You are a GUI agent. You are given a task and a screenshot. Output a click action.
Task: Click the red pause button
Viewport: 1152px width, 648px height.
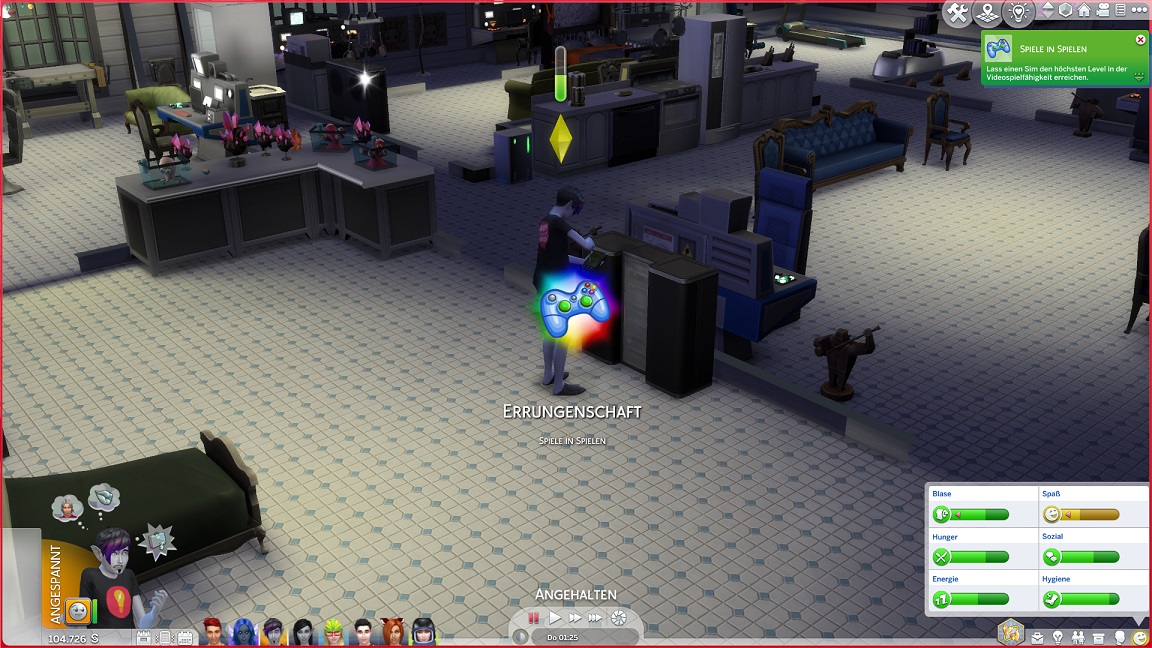pyautogui.click(x=534, y=618)
